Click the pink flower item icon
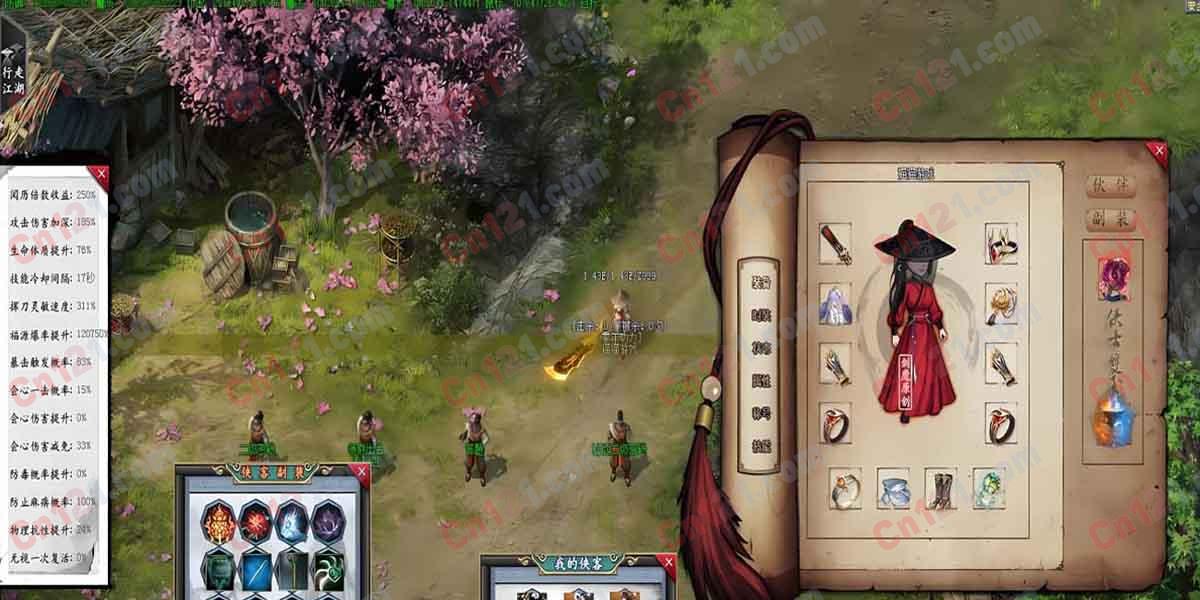The image size is (1200, 600). (x=1114, y=278)
